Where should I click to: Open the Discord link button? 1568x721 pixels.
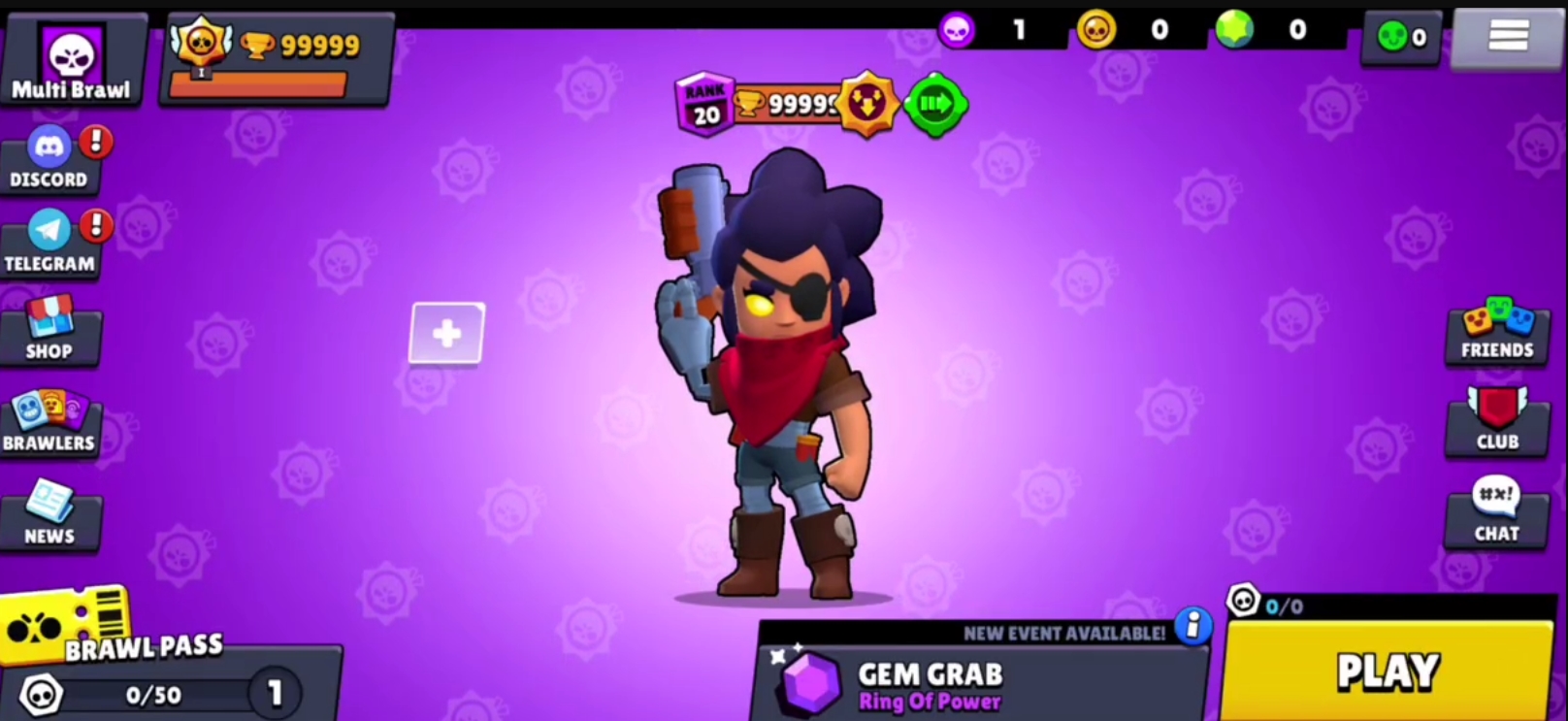tap(49, 159)
